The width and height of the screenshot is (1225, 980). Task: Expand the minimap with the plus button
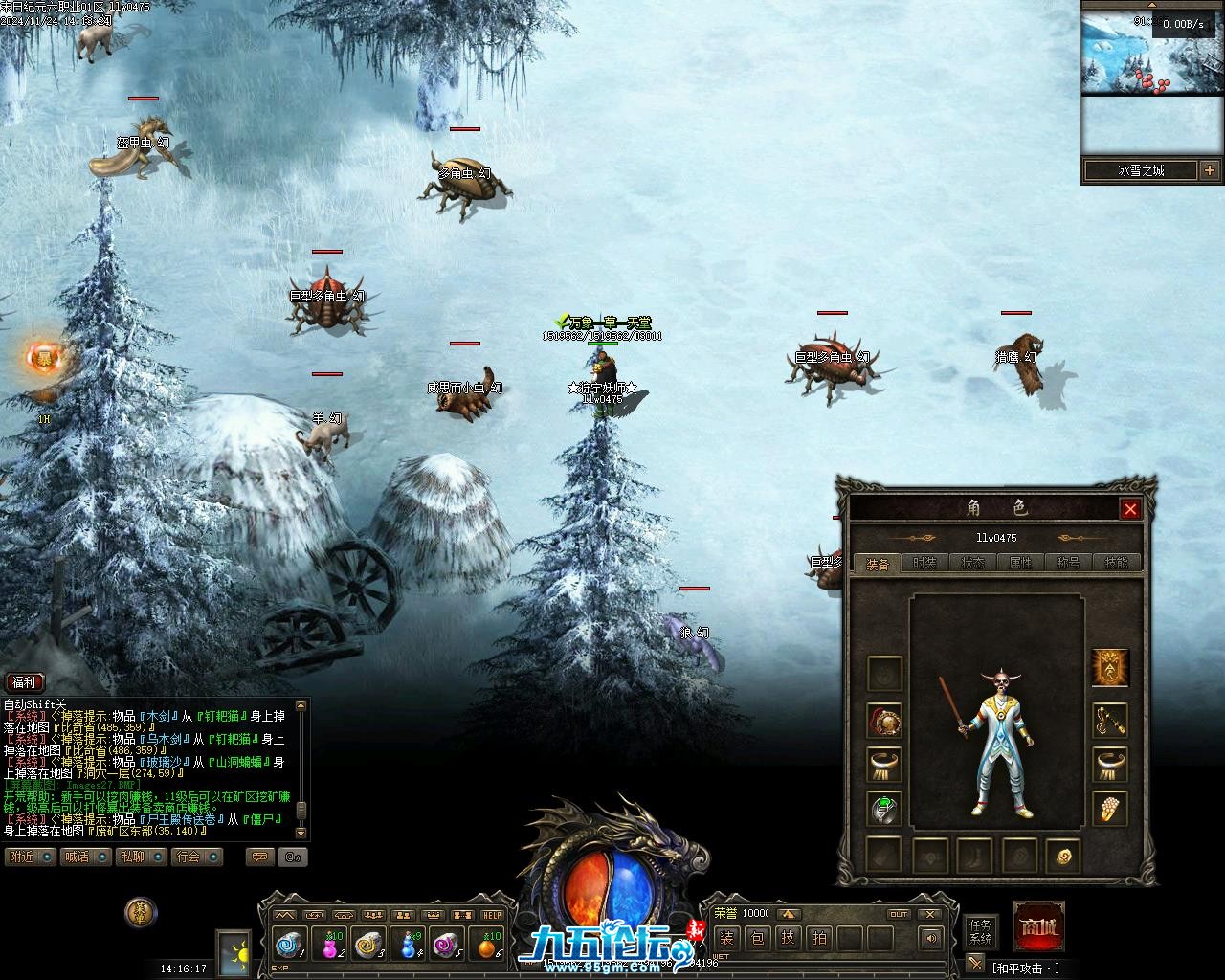(x=1210, y=170)
